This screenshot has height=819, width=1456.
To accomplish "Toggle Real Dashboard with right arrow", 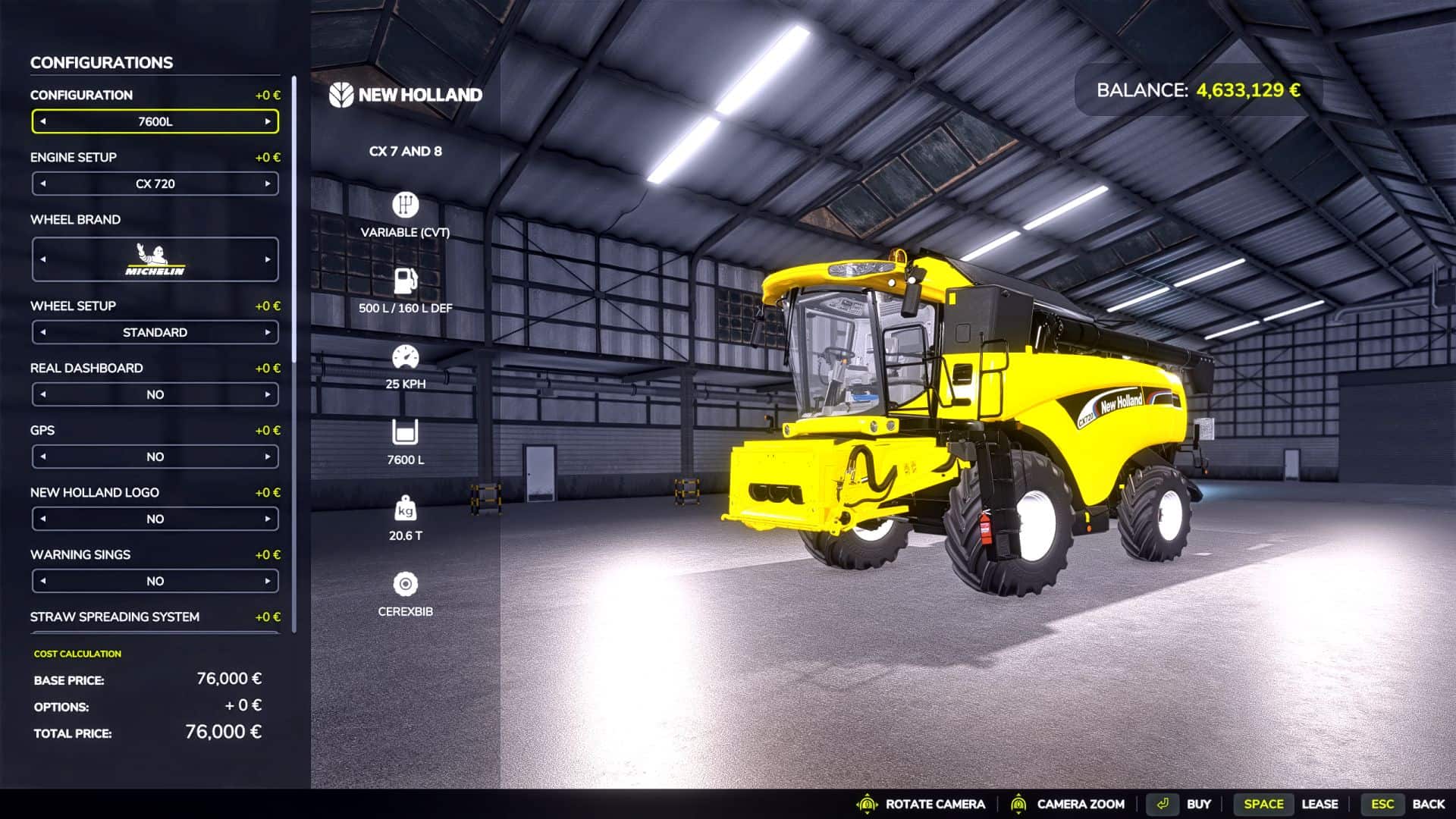I will (268, 394).
